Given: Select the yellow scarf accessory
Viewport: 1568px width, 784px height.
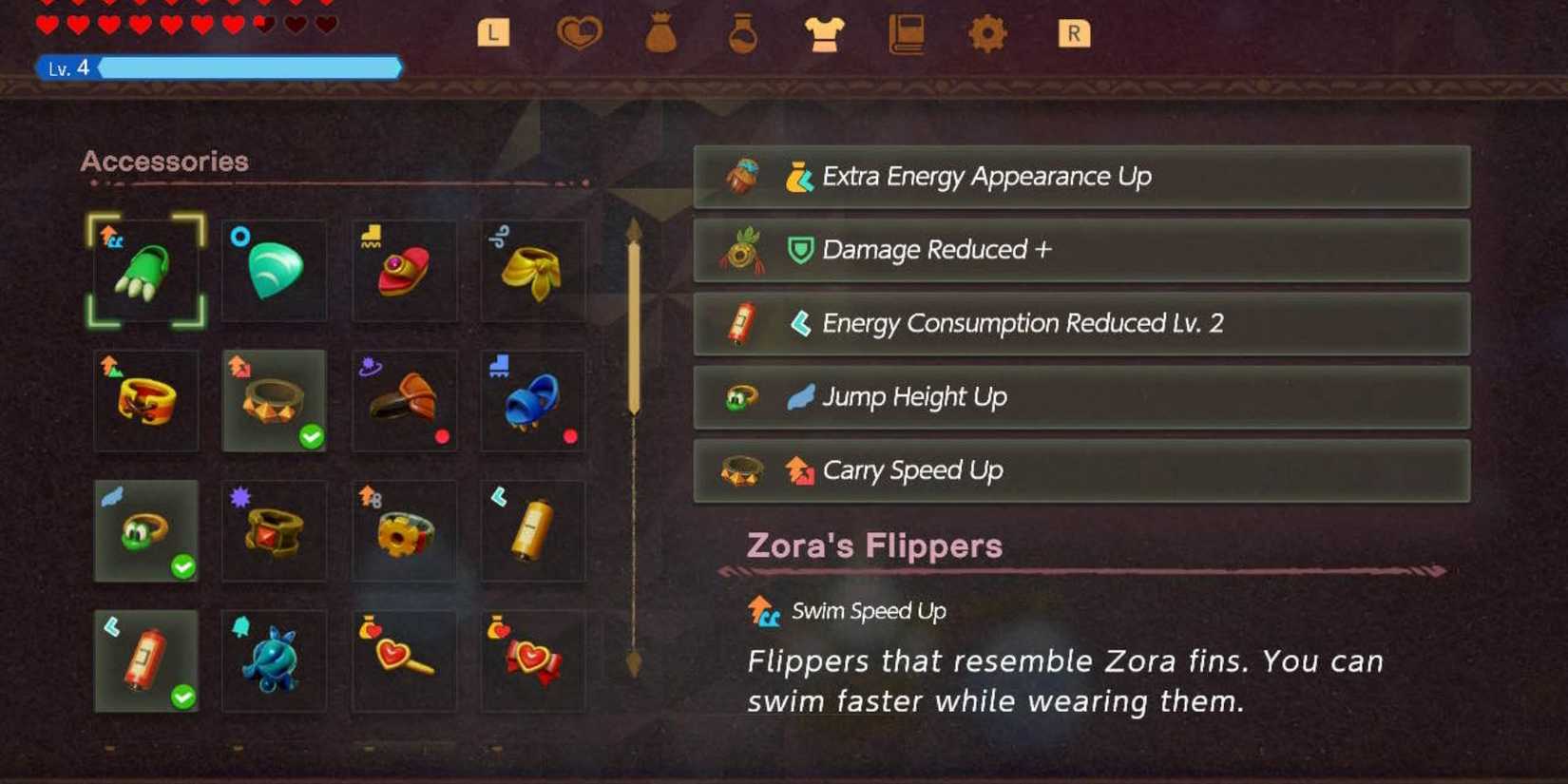Looking at the screenshot, I should (534, 269).
